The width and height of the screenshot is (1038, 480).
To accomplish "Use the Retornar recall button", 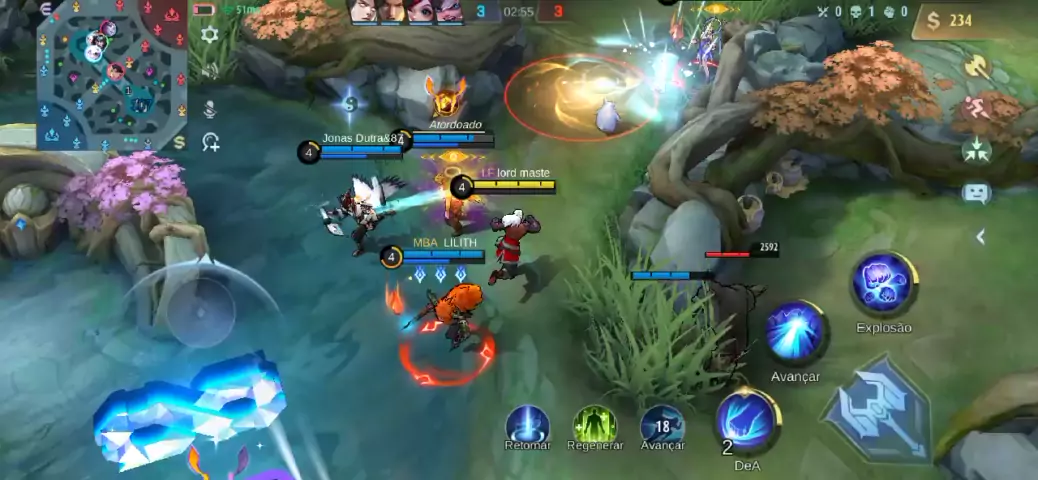I will [x=528, y=425].
